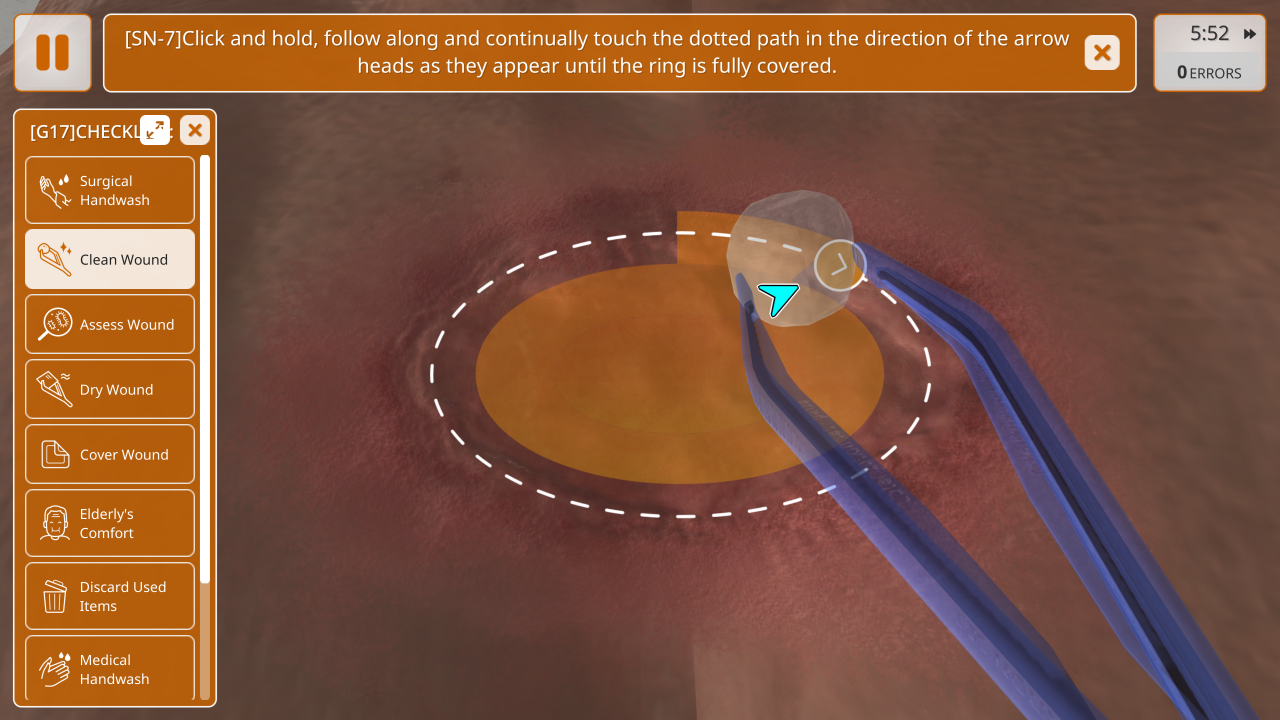Pause the simulation with the pause button

point(53,52)
